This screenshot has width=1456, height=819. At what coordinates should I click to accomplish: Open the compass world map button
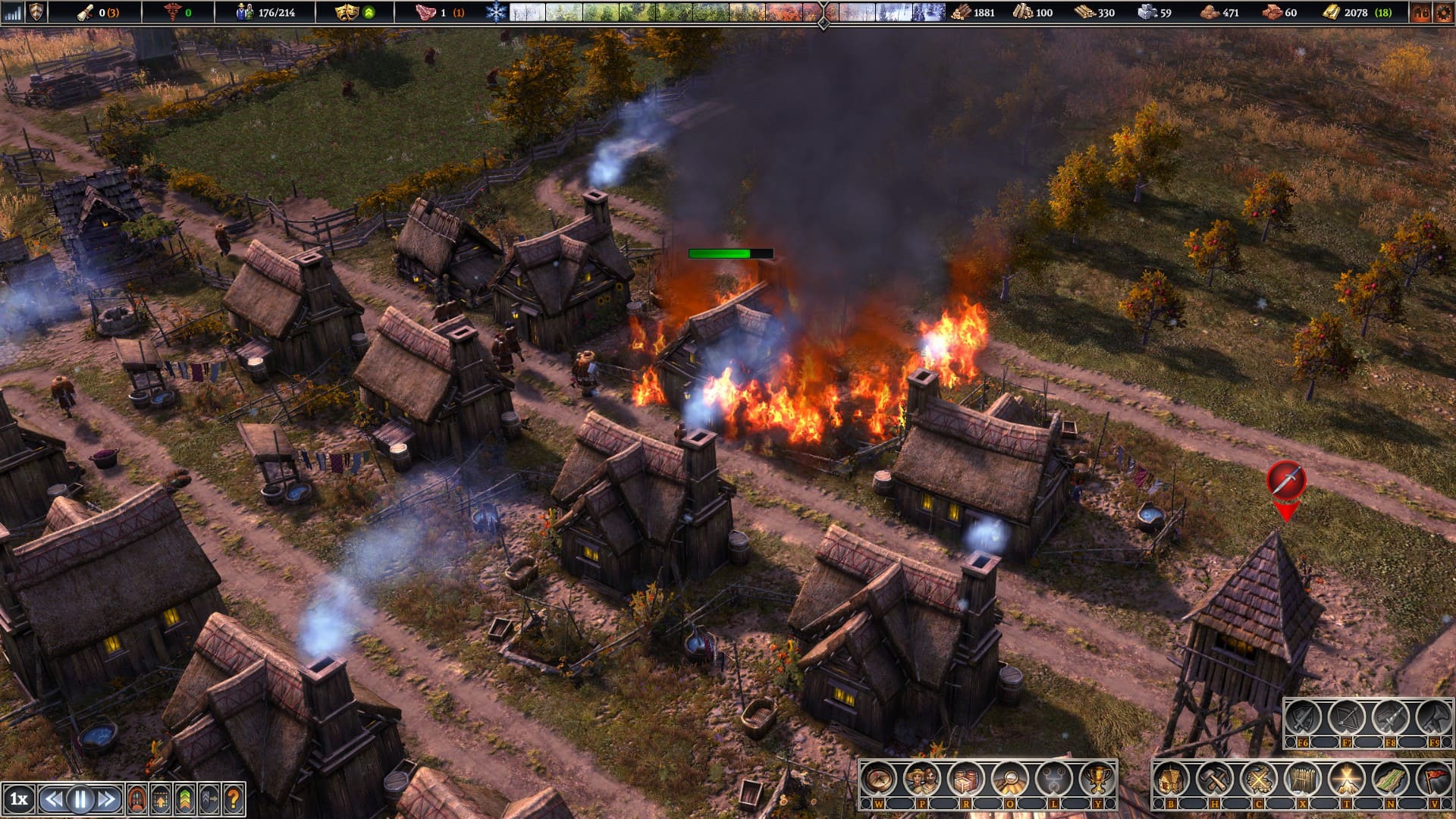pos(879,778)
